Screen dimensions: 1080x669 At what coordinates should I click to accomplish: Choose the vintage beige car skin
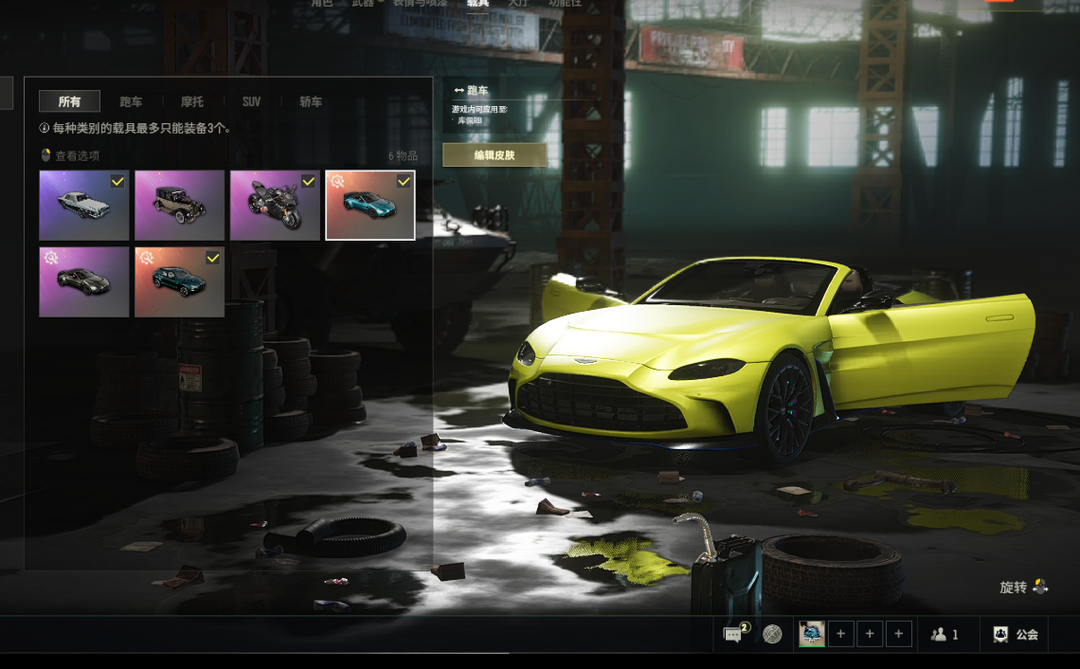179,205
